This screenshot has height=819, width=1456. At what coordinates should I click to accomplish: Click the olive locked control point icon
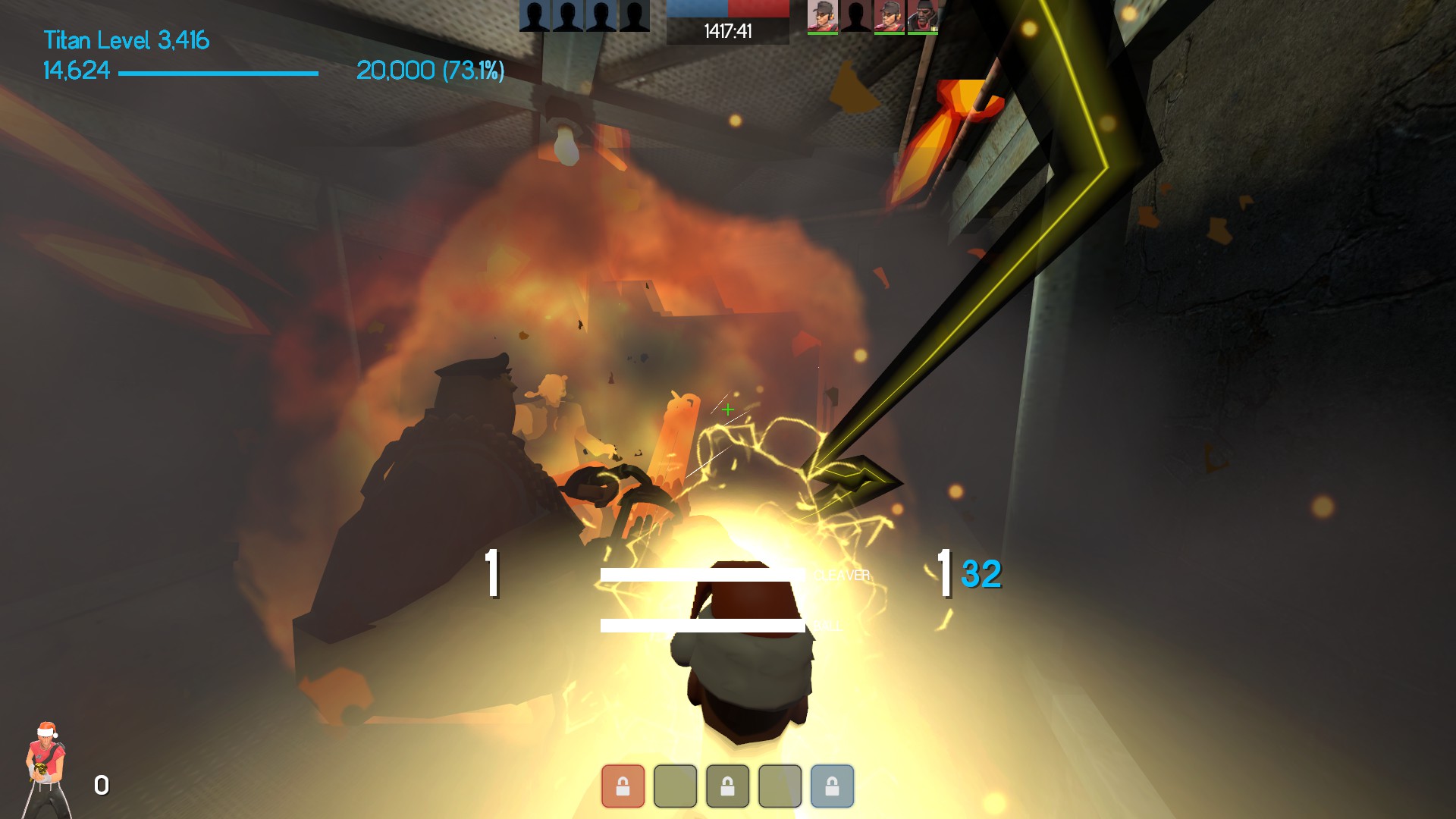727,786
